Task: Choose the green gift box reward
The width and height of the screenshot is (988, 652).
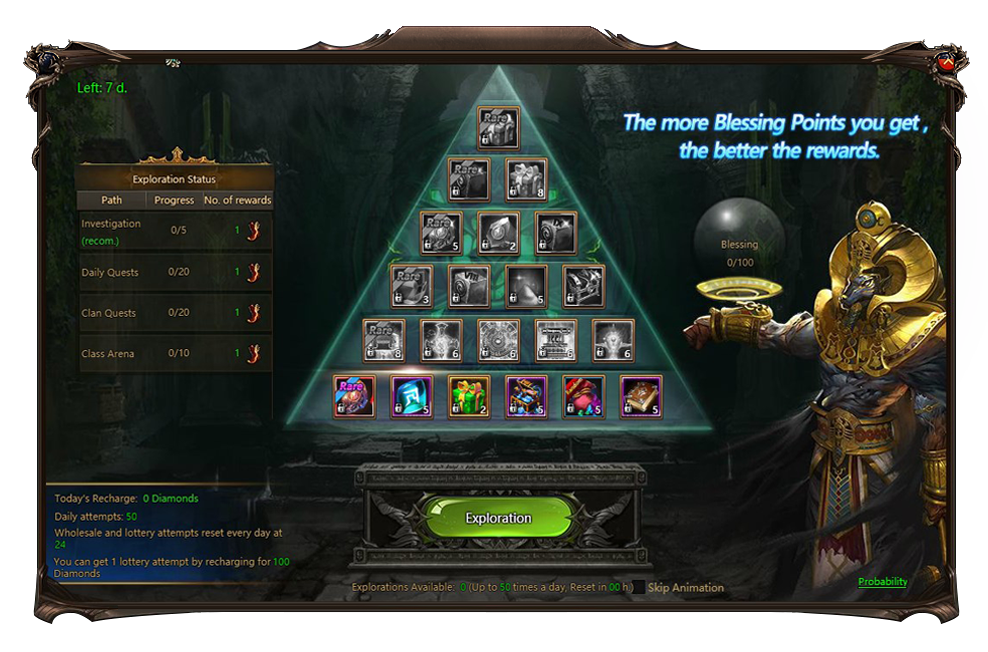Action: (x=469, y=396)
